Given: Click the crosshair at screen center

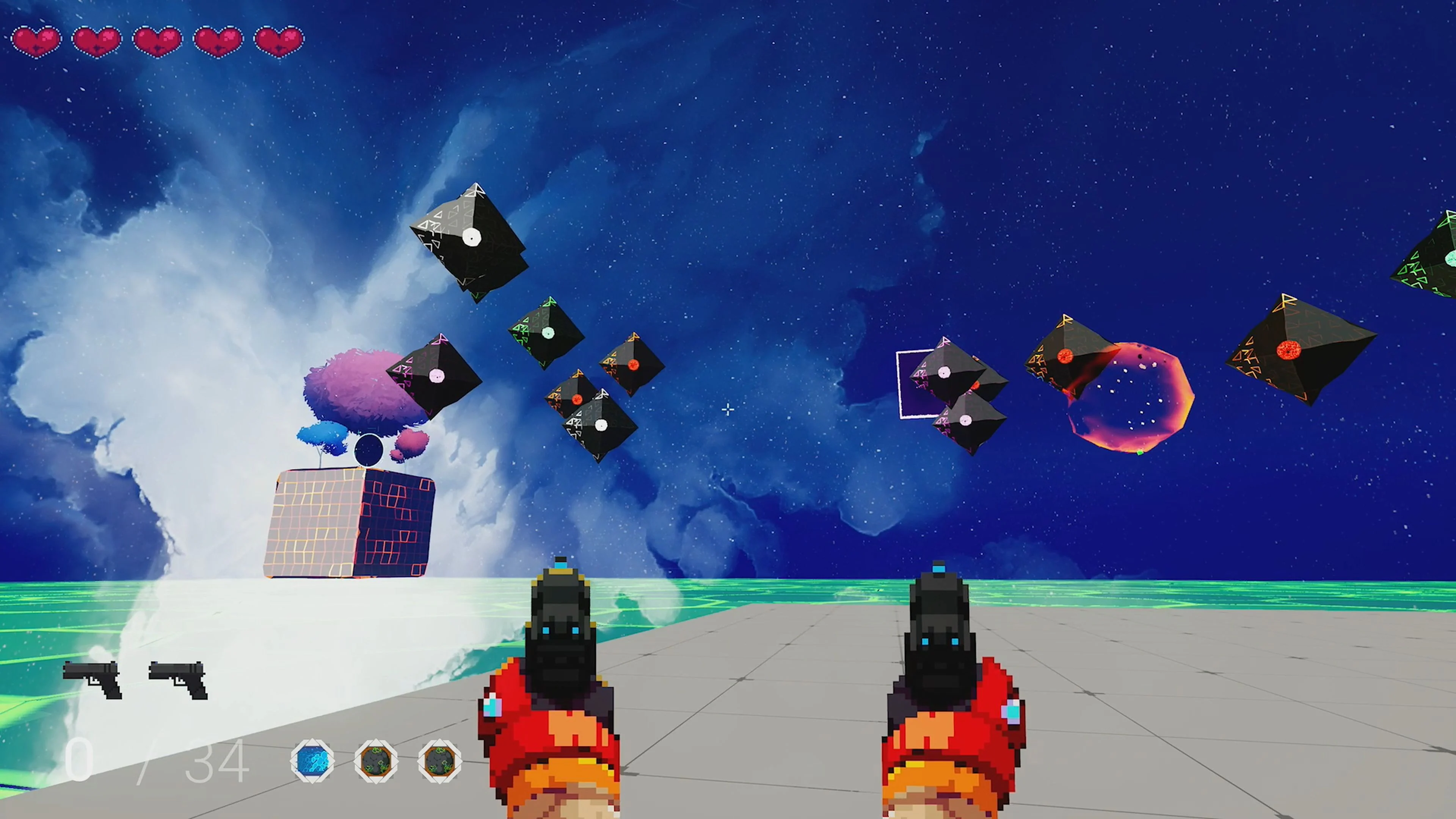Looking at the screenshot, I should pyautogui.click(x=728, y=409).
